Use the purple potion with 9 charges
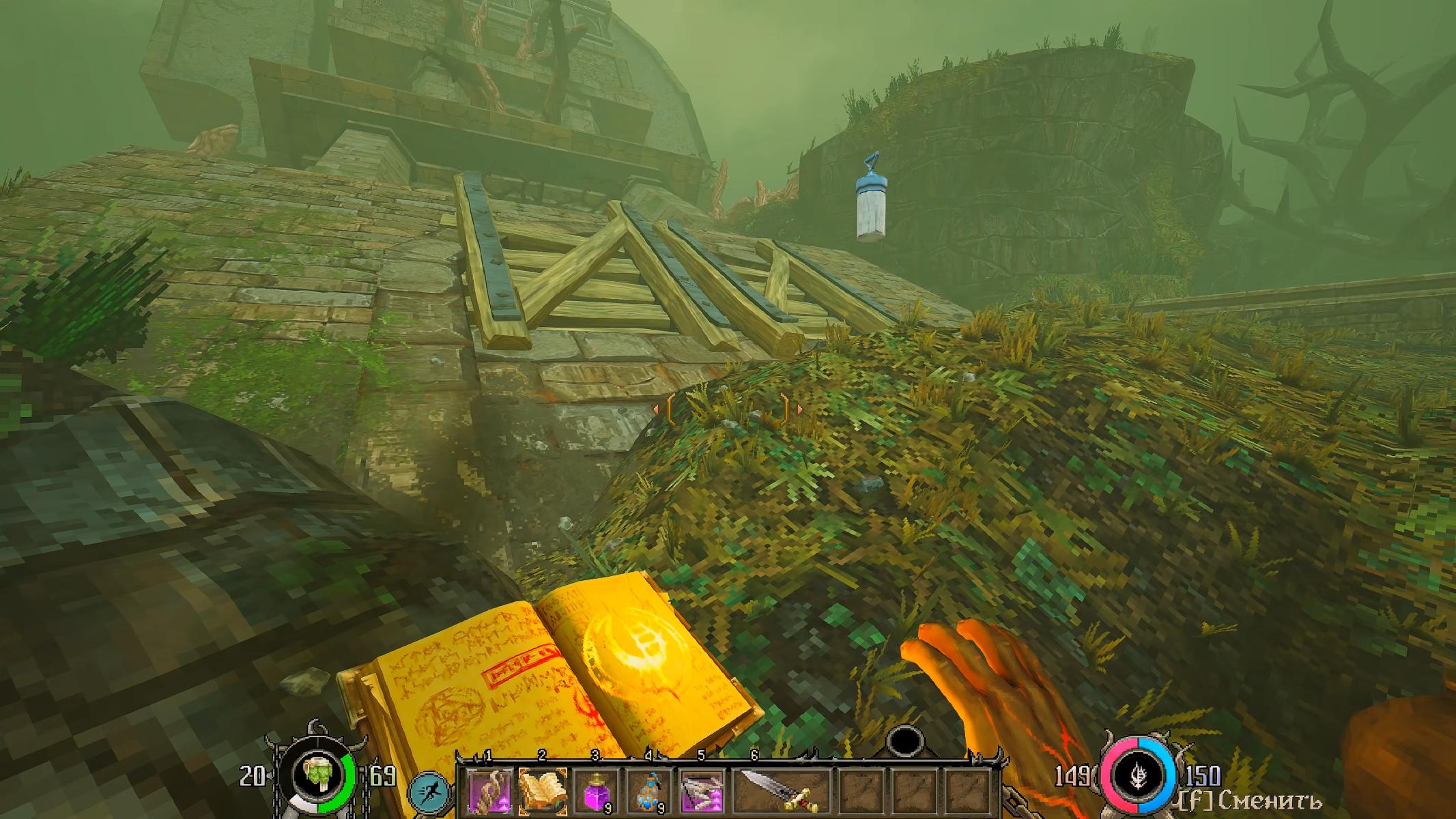Image resolution: width=1456 pixels, height=819 pixels. pos(596,792)
